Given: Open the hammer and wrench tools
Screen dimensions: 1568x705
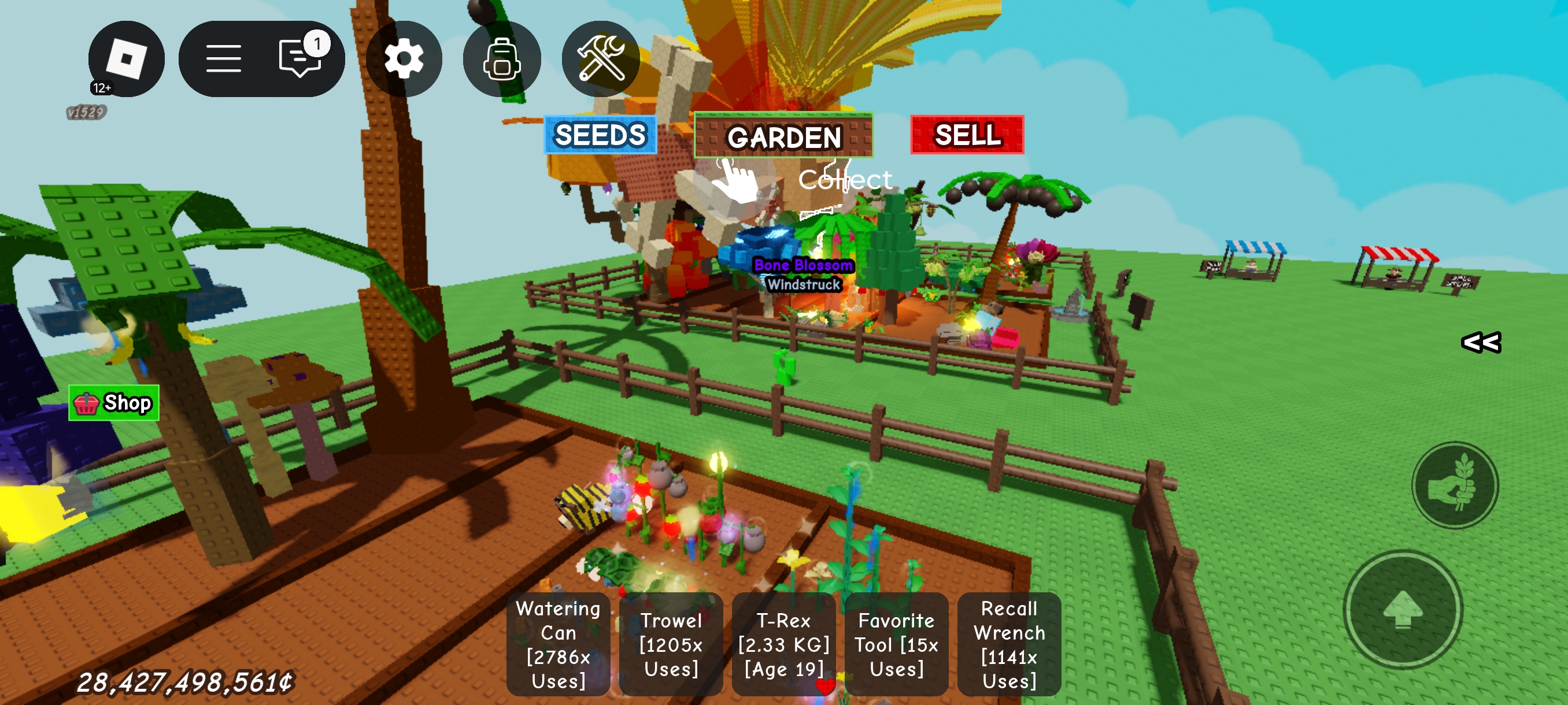Looking at the screenshot, I should [x=600, y=59].
